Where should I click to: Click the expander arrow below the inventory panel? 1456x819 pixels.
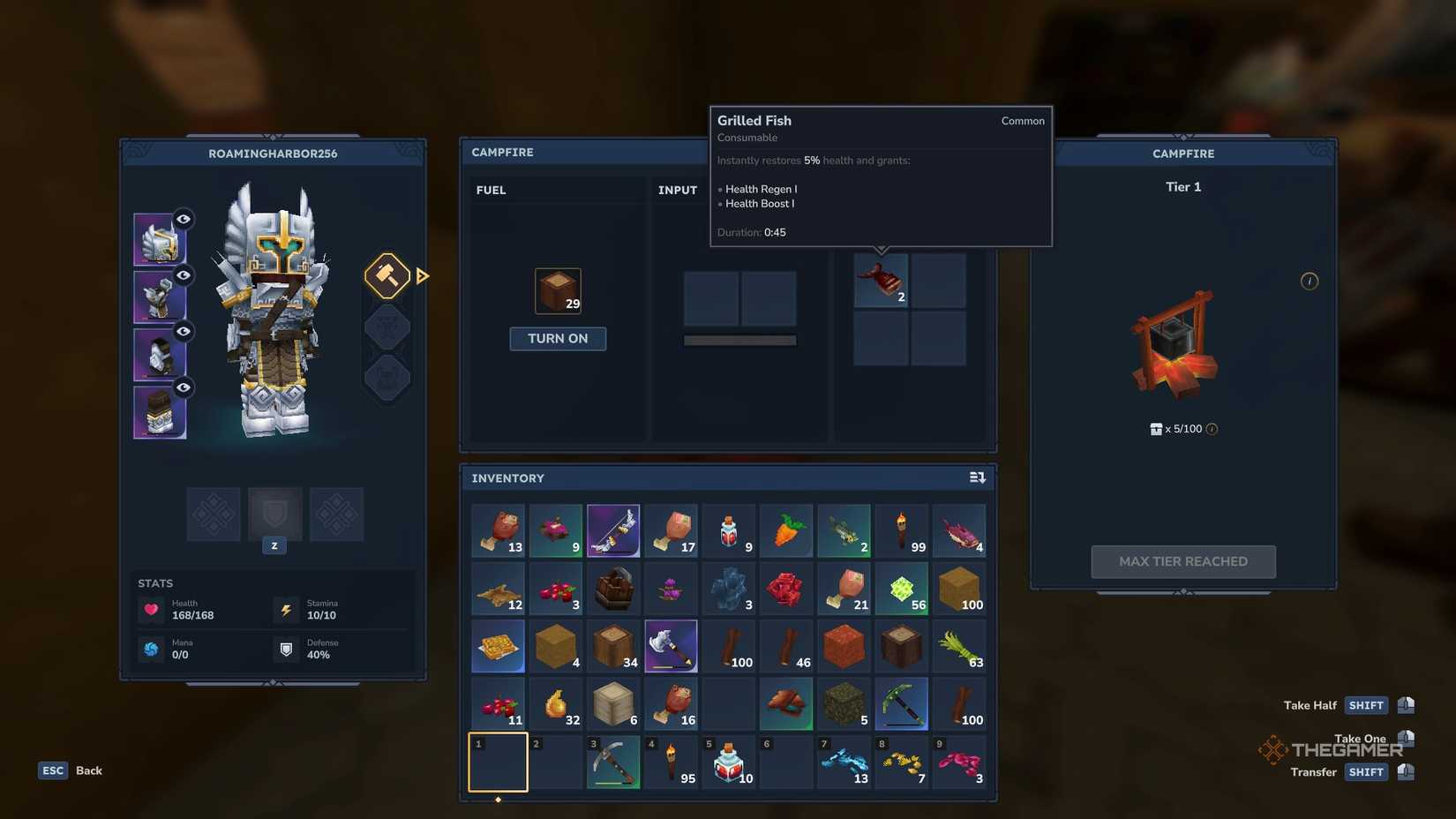point(498,799)
